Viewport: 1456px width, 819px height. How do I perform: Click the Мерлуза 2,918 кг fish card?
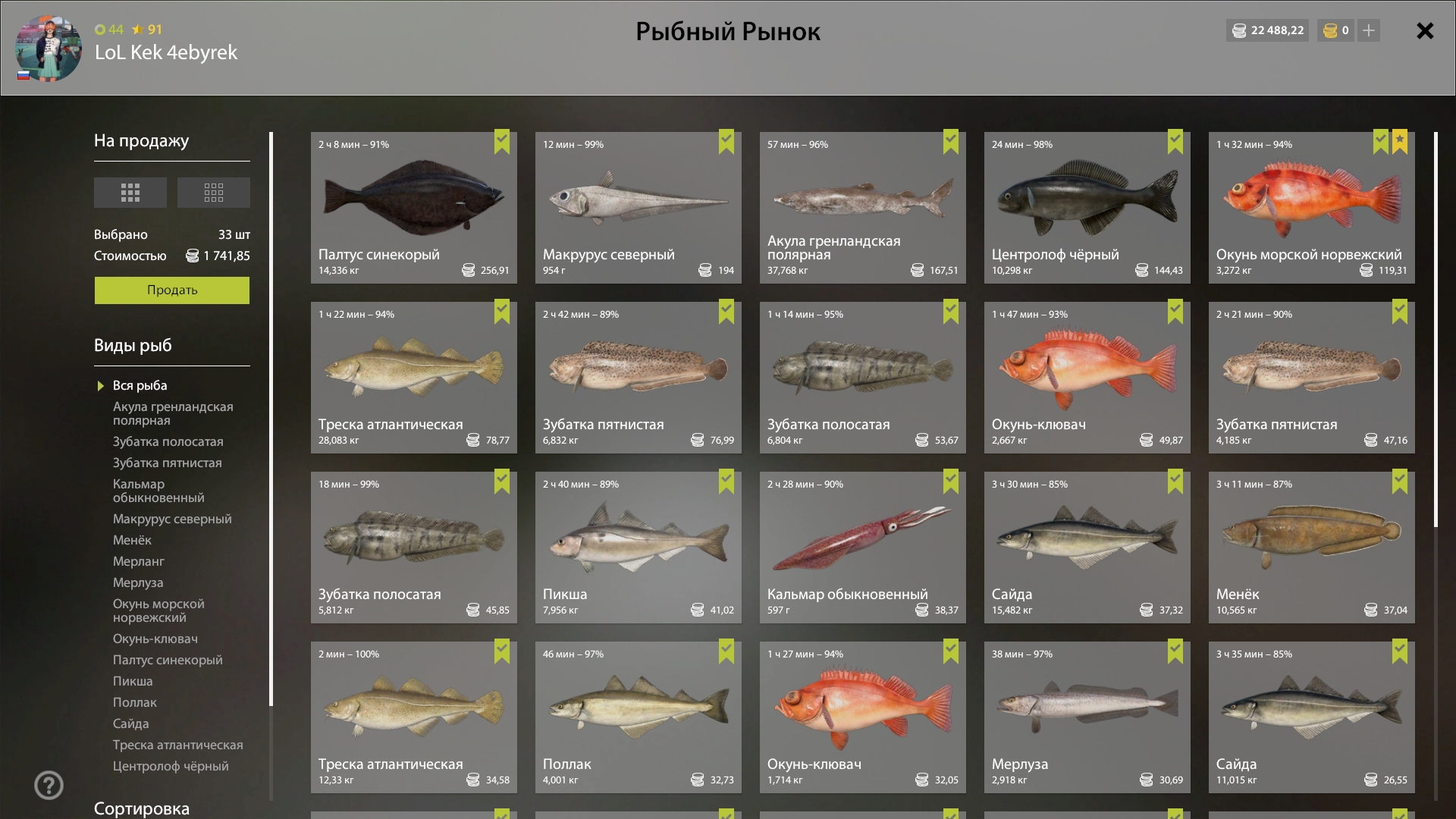pos(1087,717)
